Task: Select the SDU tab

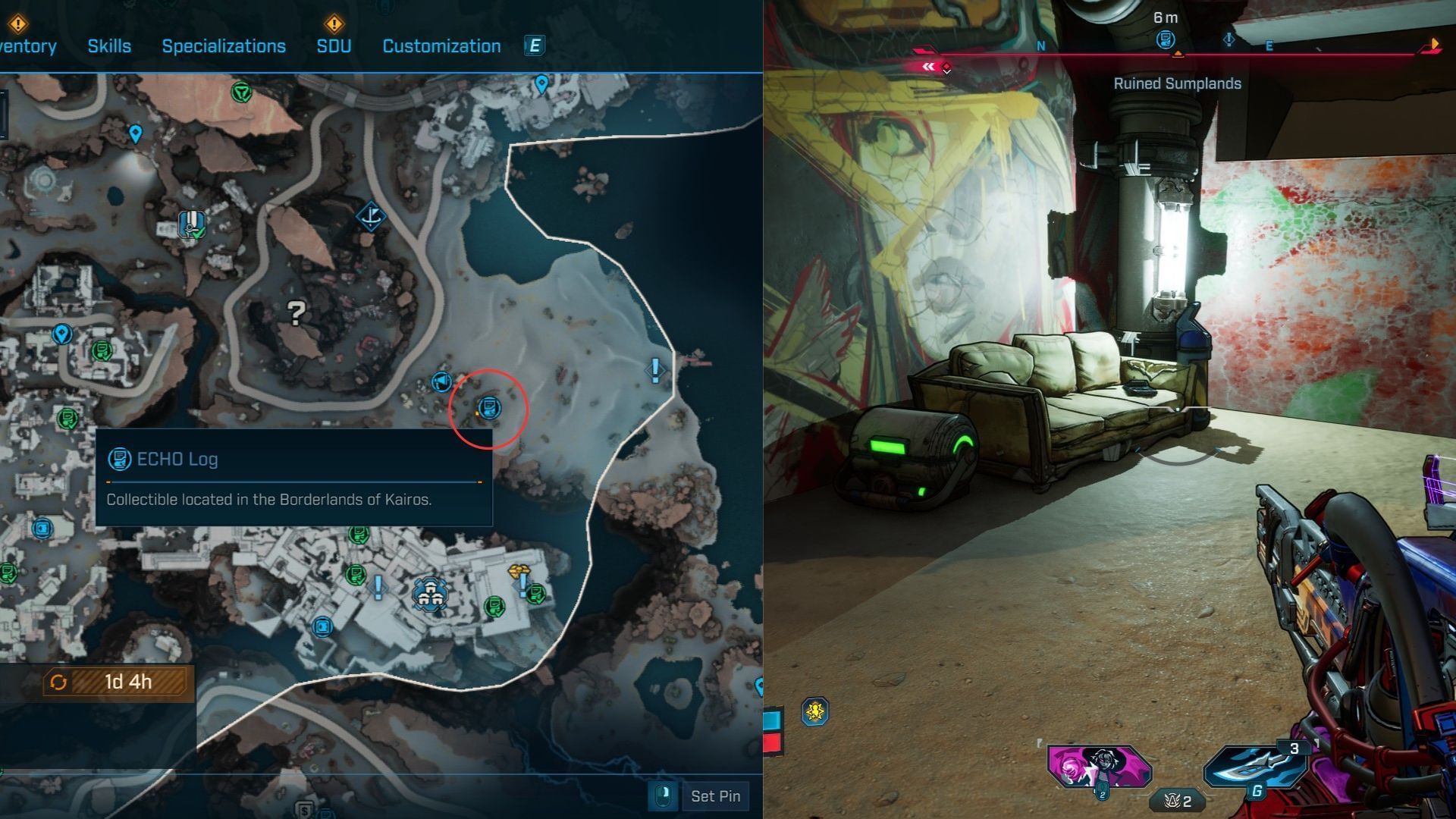Action: point(334,46)
